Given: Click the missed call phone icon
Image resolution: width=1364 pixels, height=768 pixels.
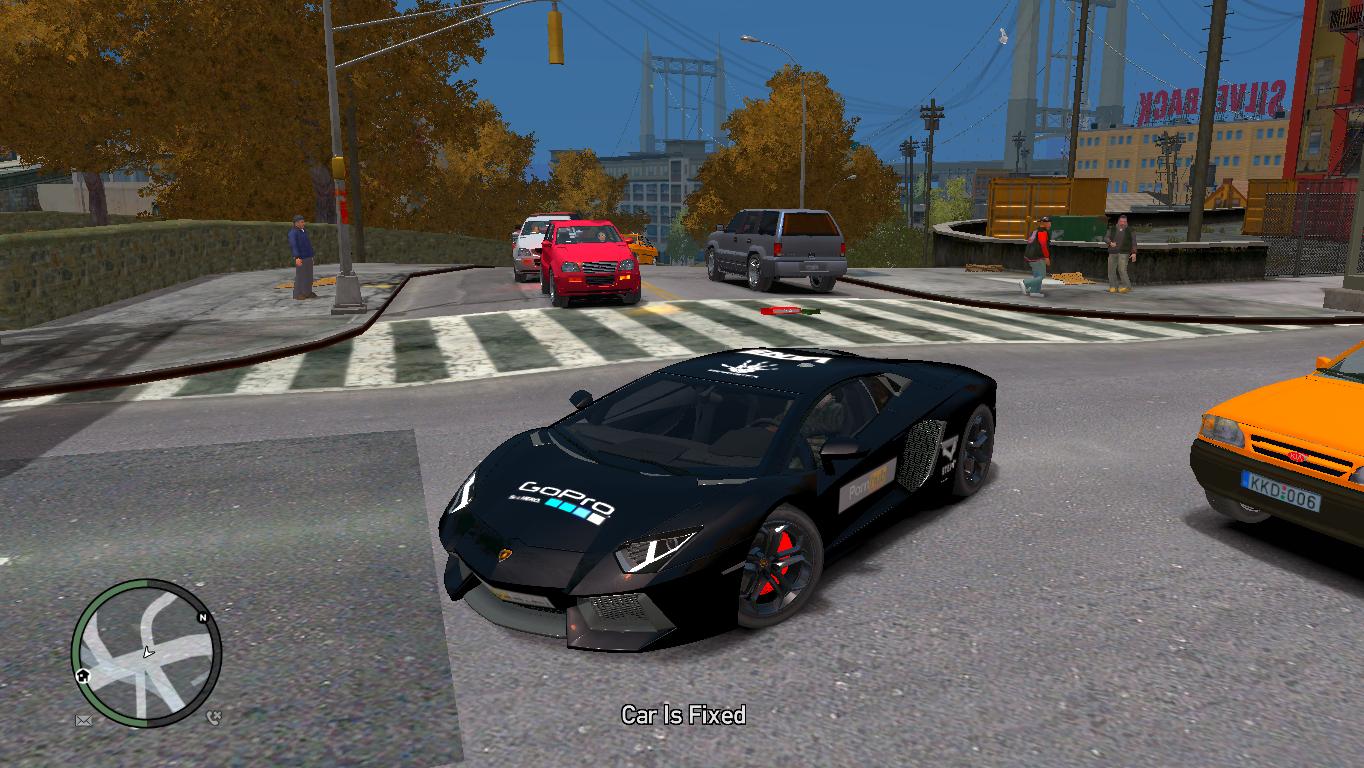Looking at the screenshot, I should point(214,717).
